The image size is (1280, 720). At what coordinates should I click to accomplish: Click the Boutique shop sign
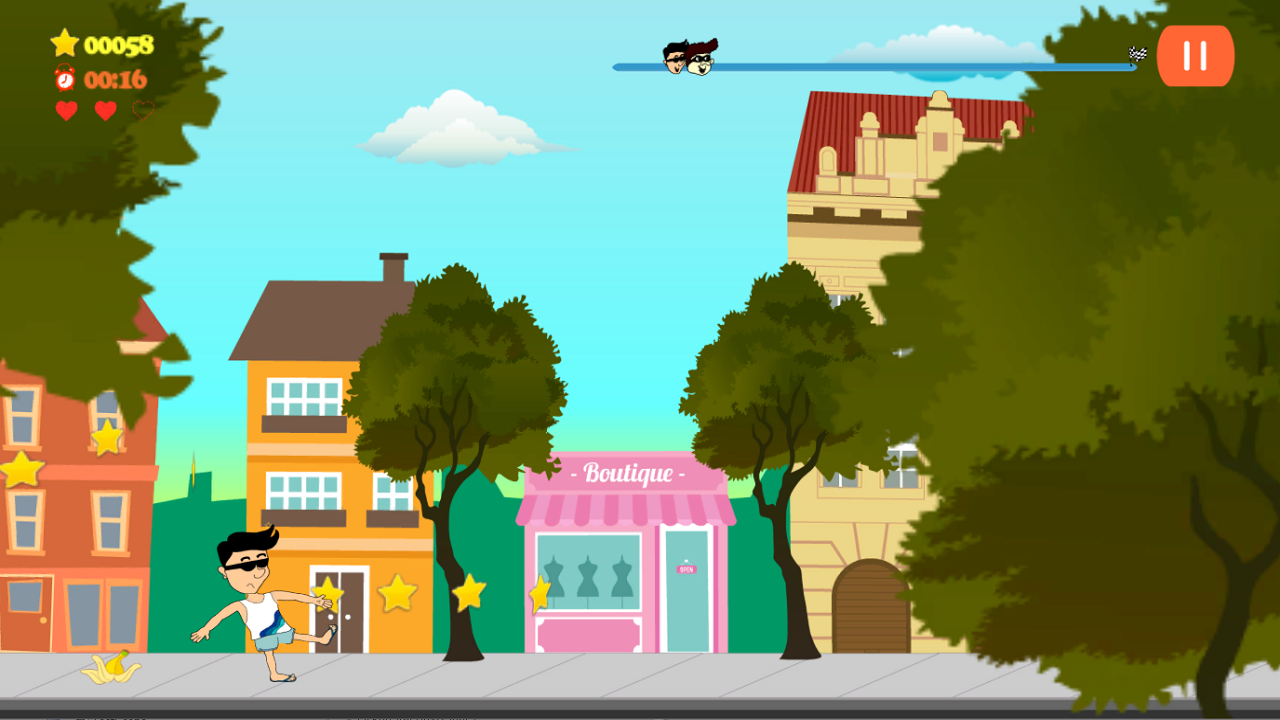pyautogui.click(x=628, y=475)
